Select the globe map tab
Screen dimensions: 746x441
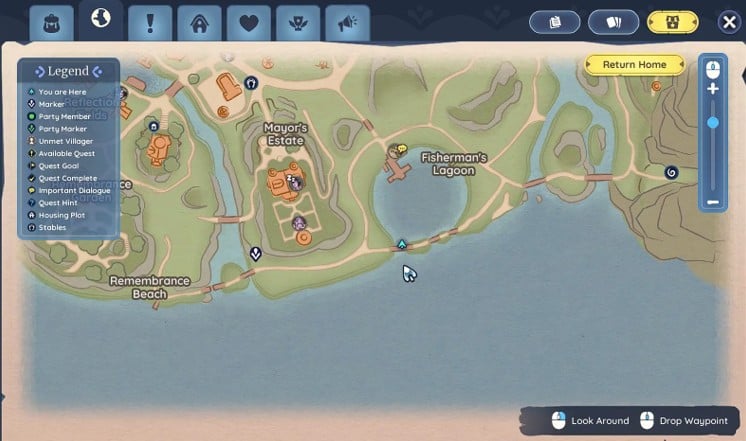100,20
